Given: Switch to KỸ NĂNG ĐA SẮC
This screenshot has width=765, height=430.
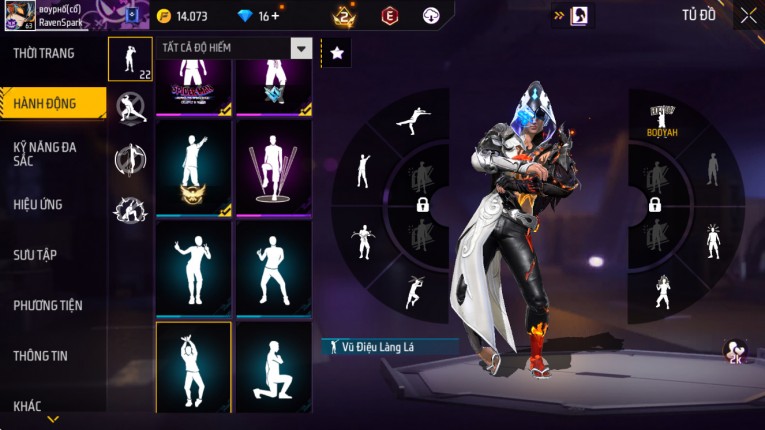Looking at the screenshot, I should (45, 153).
